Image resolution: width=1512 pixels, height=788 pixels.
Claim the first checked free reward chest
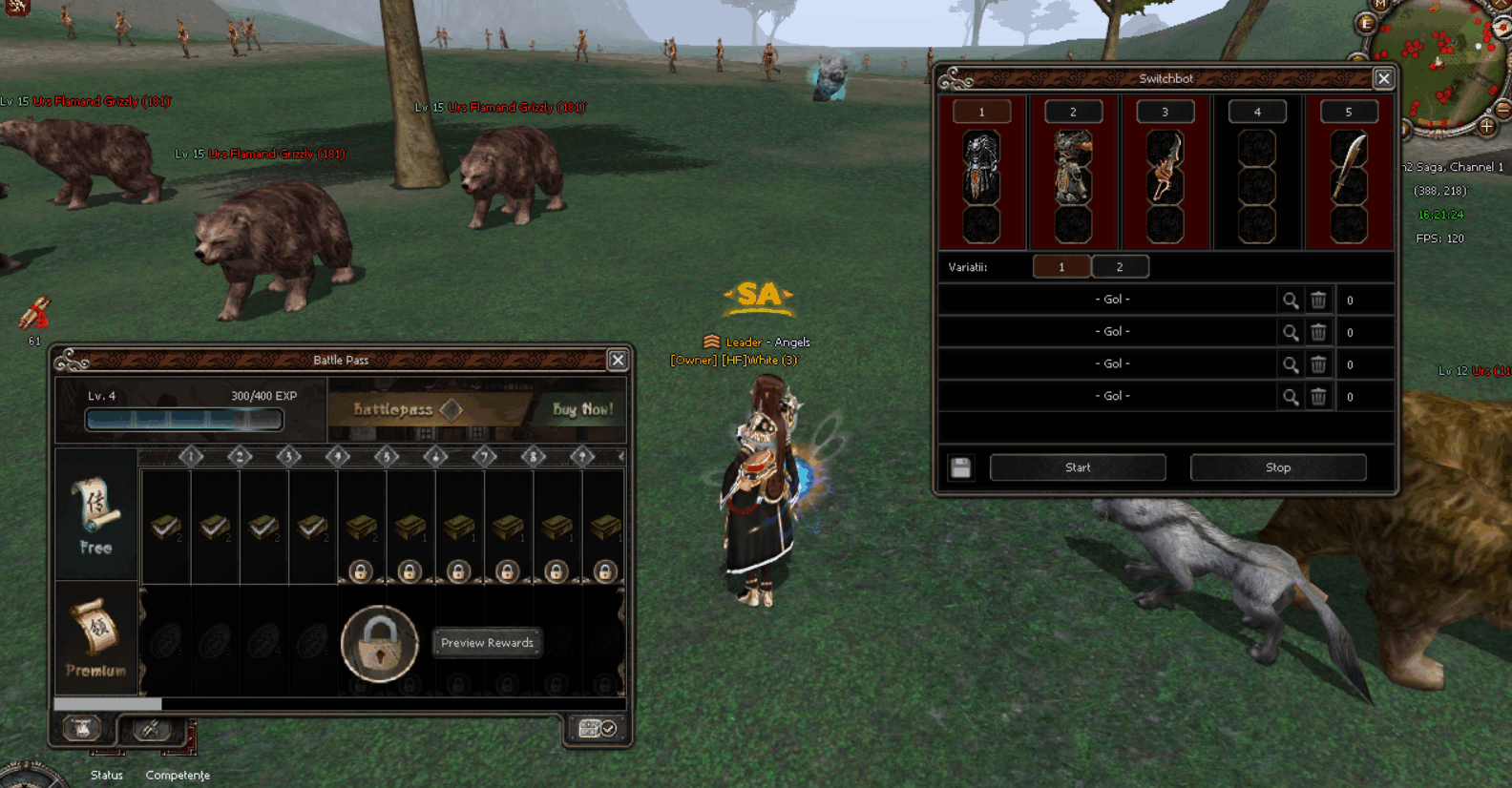tap(166, 526)
